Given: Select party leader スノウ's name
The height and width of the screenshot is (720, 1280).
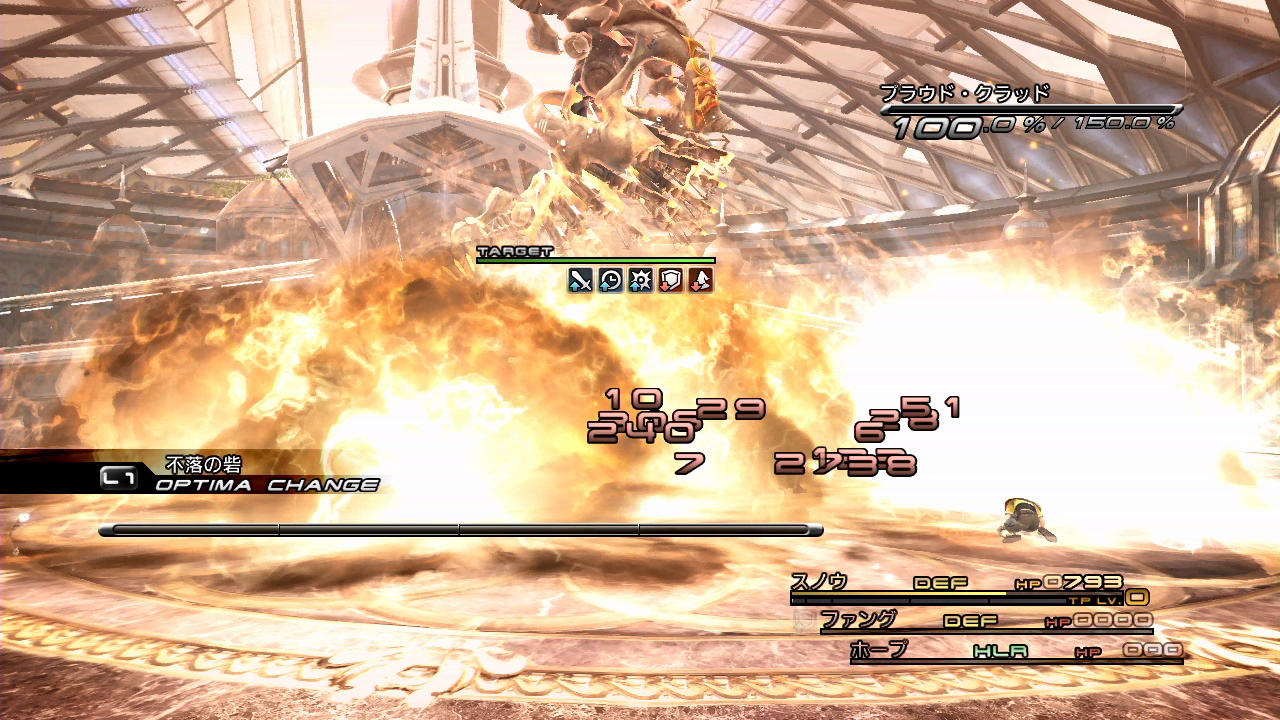Looking at the screenshot, I should 819,581.
